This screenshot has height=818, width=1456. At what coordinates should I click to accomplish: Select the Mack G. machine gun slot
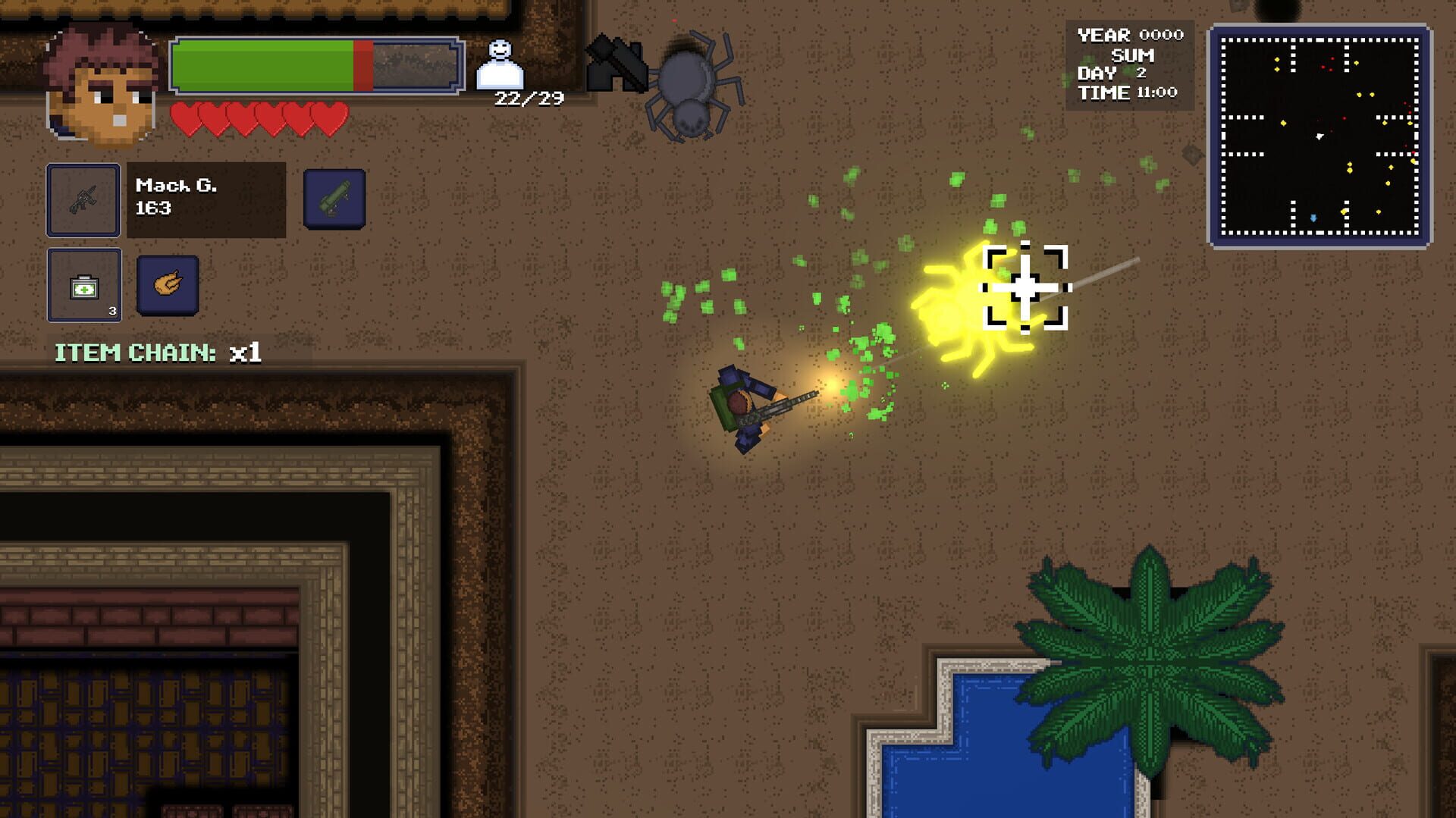pyautogui.click(x=83, y=199)
